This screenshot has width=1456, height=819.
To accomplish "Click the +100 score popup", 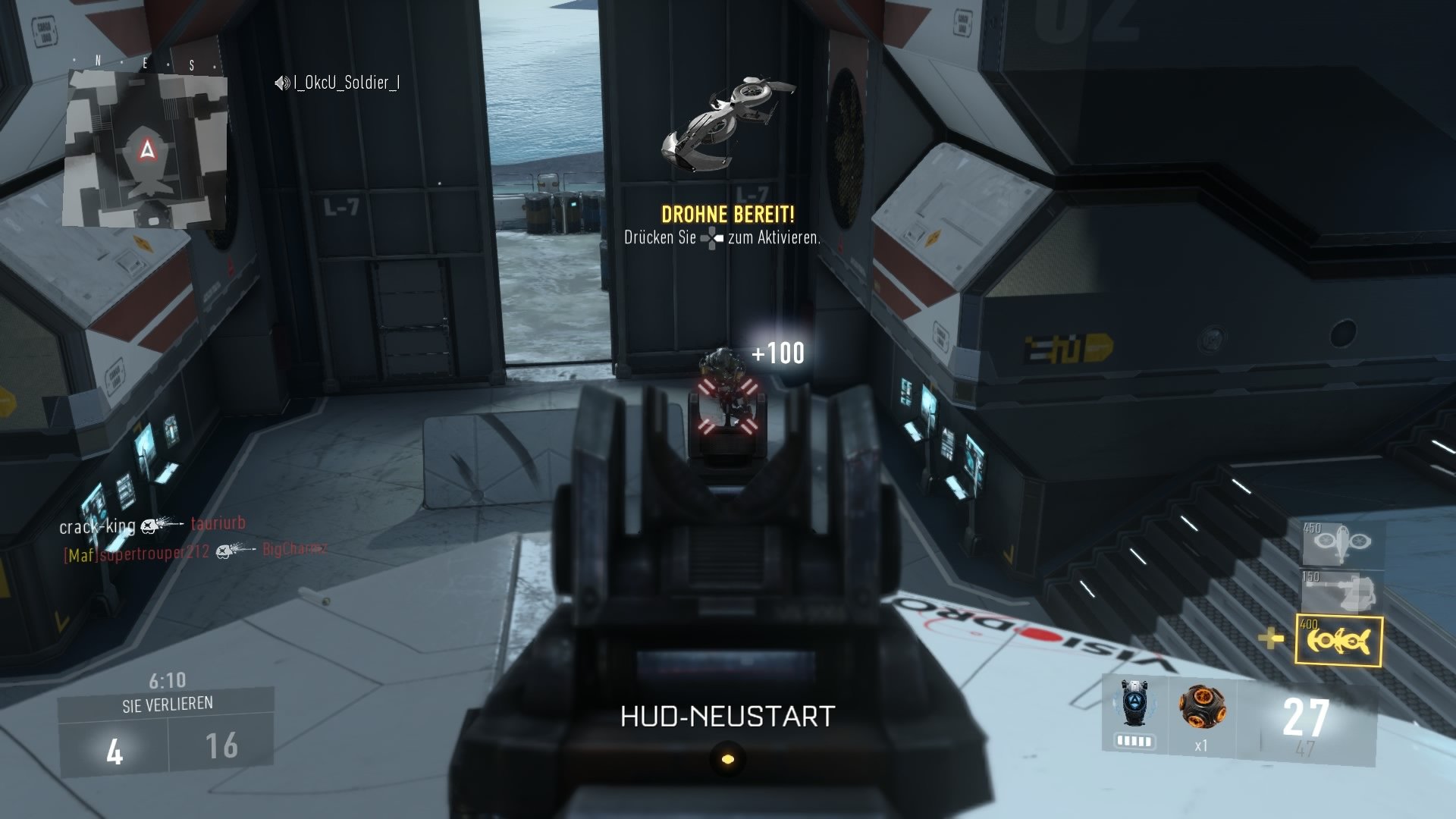I will coord(777,352).
